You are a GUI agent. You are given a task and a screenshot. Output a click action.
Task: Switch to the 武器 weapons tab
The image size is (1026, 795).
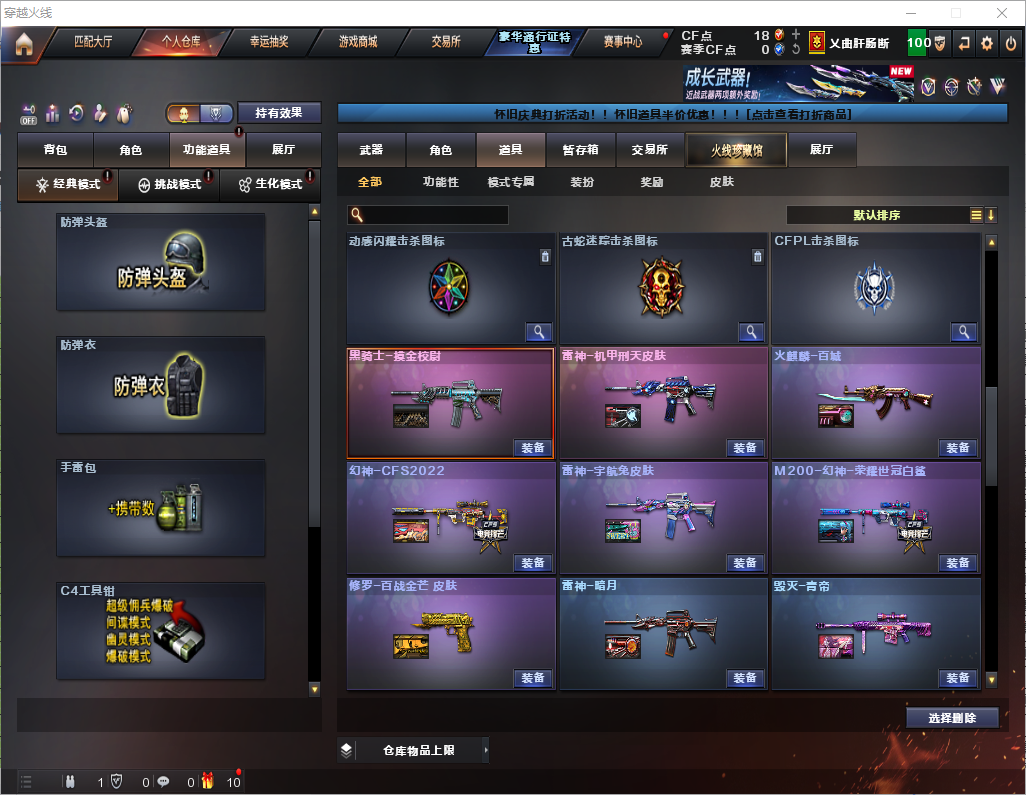point(371,150)
